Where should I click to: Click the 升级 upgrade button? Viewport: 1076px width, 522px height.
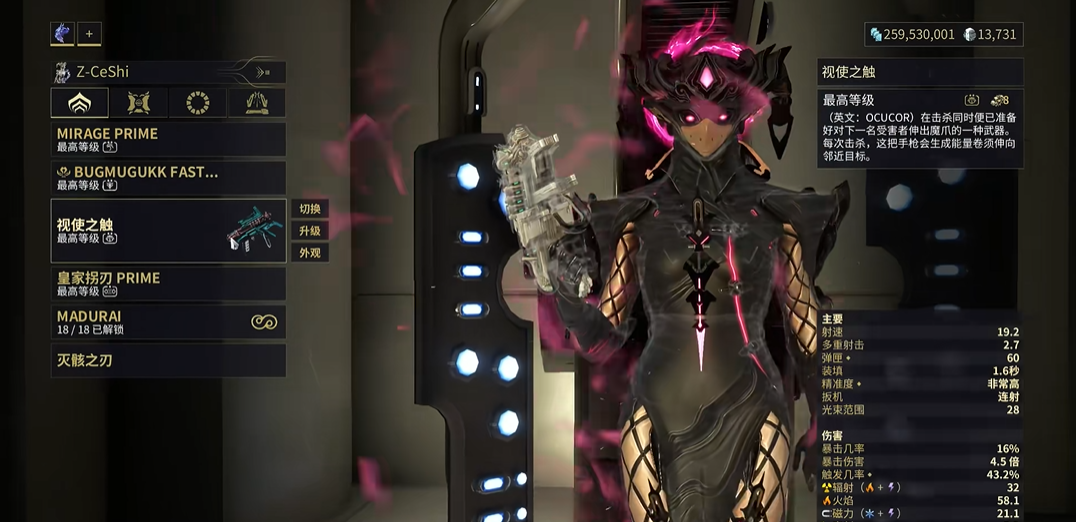pos(310,231)
